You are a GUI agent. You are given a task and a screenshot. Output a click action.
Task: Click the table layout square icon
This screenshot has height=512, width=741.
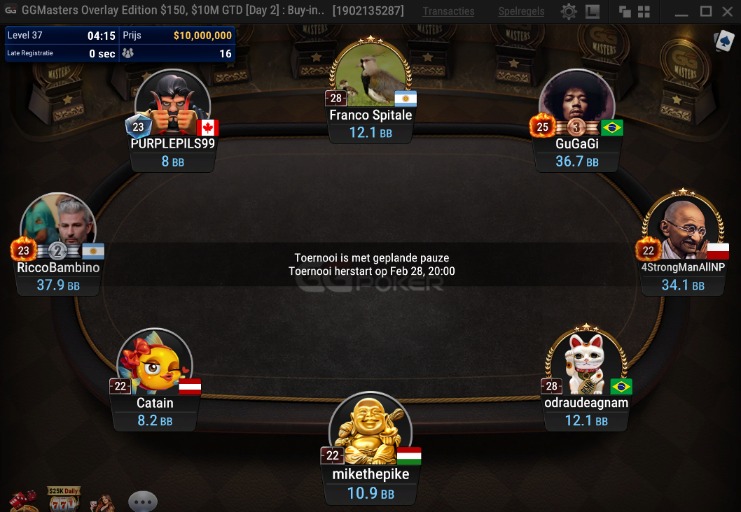593,11
